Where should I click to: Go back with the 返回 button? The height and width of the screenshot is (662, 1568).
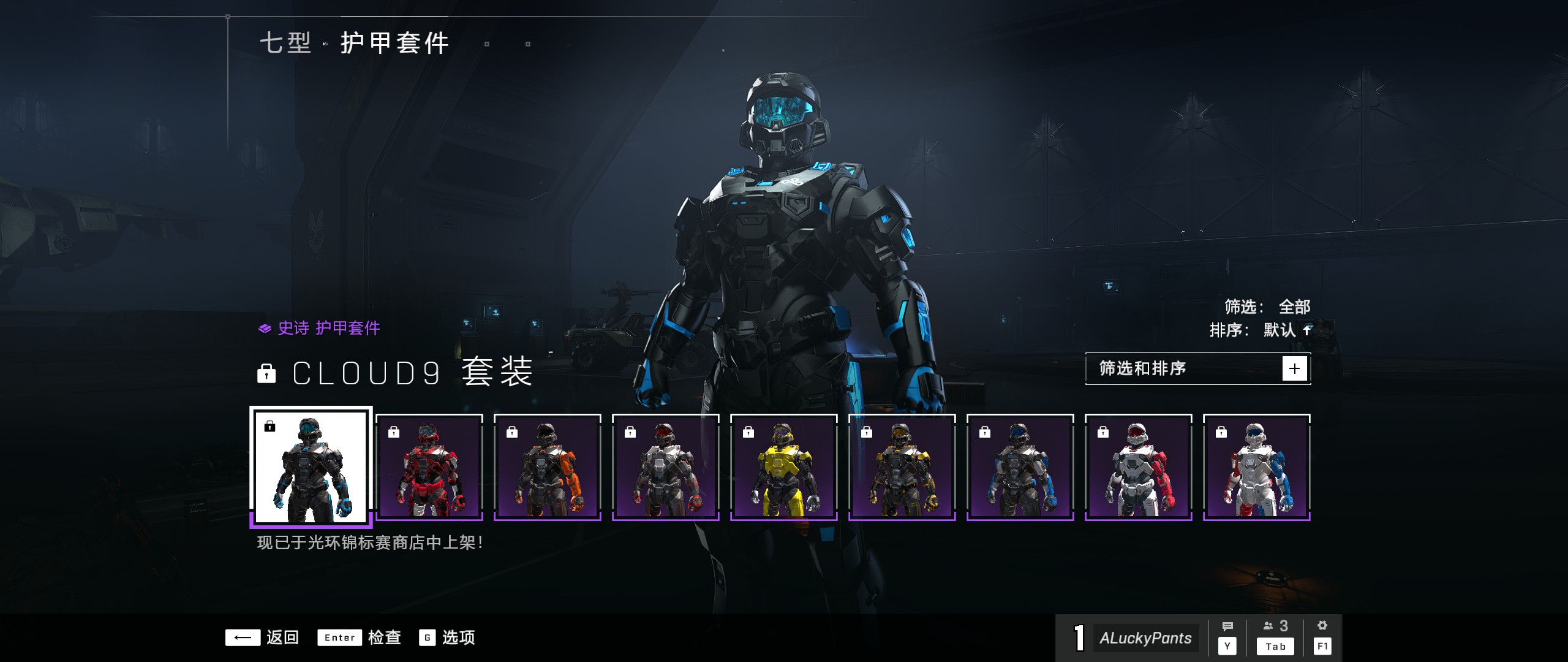point(262,637)
